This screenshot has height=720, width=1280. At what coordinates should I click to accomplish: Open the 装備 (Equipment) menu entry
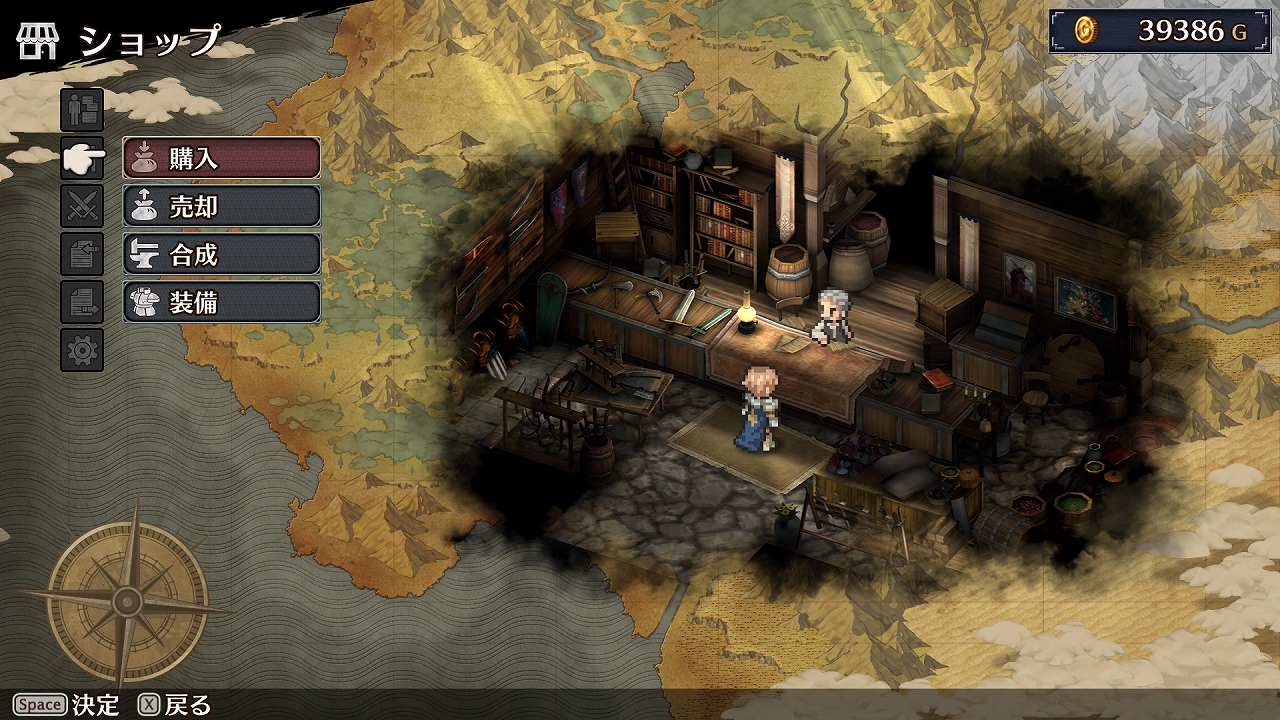coord(221,302)
